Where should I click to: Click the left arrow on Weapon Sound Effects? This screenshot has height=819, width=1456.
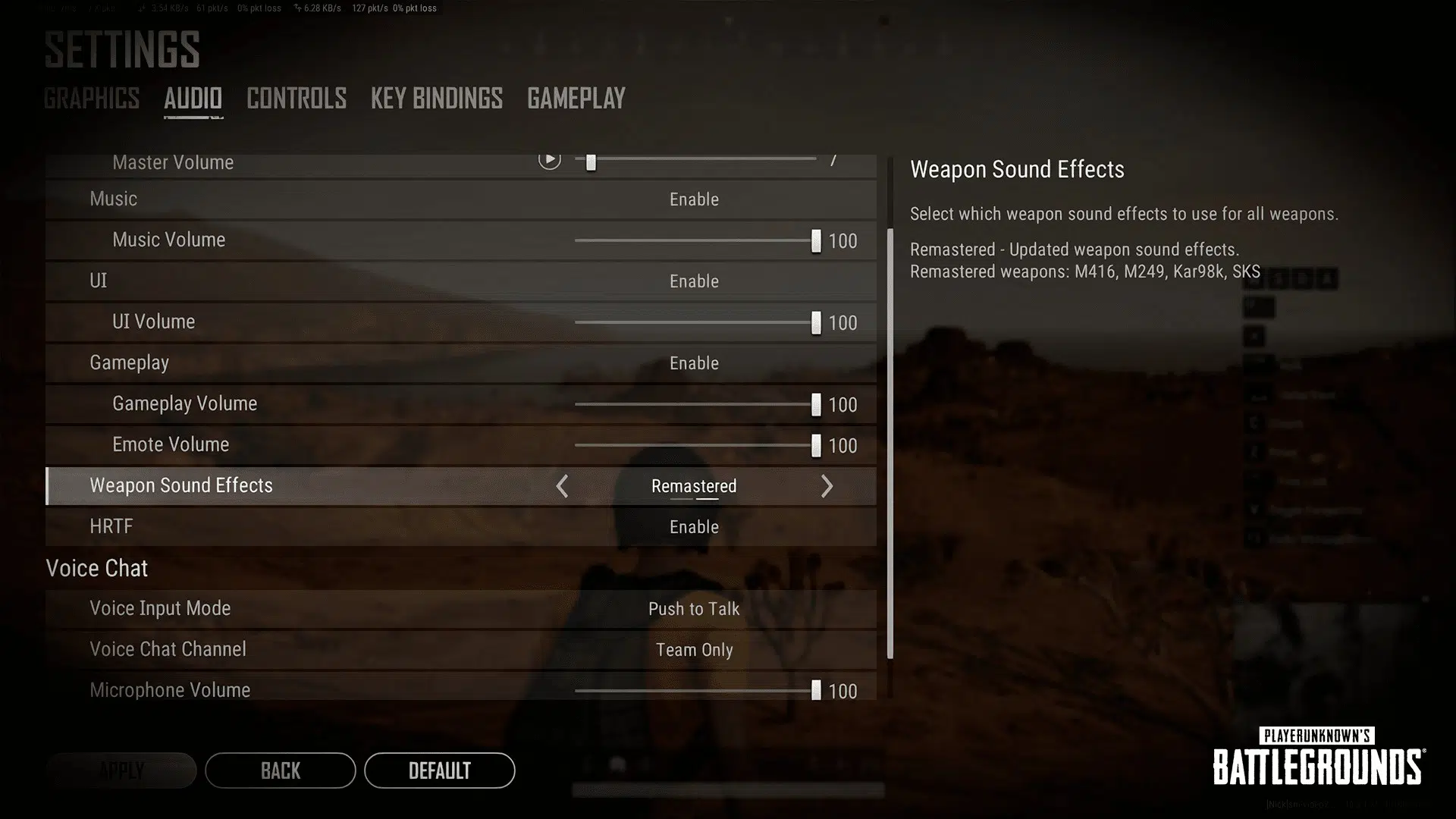click(x=562, y=486)
